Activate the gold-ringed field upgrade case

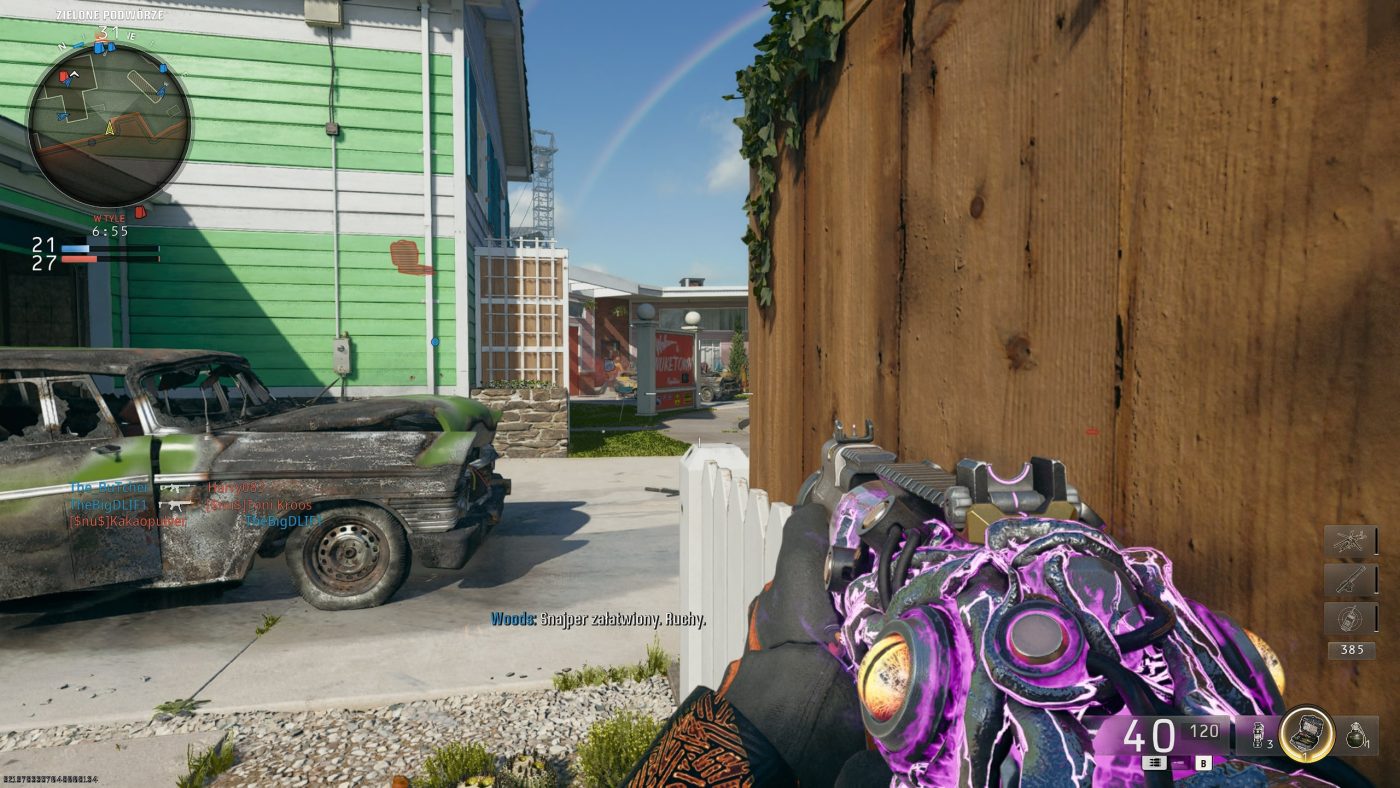click(x=1306, y=734)
